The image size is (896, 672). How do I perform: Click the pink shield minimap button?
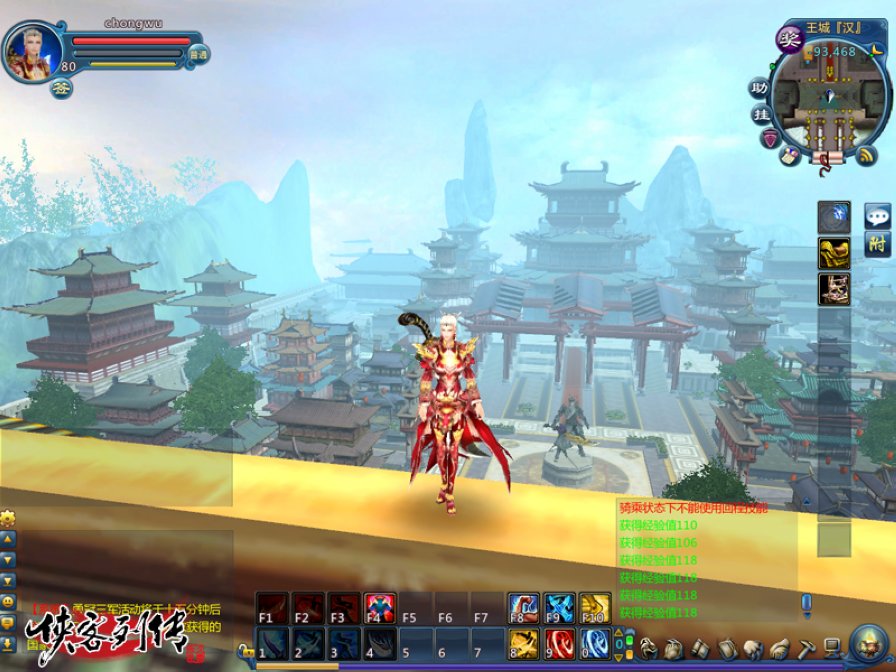click(769, 139)
